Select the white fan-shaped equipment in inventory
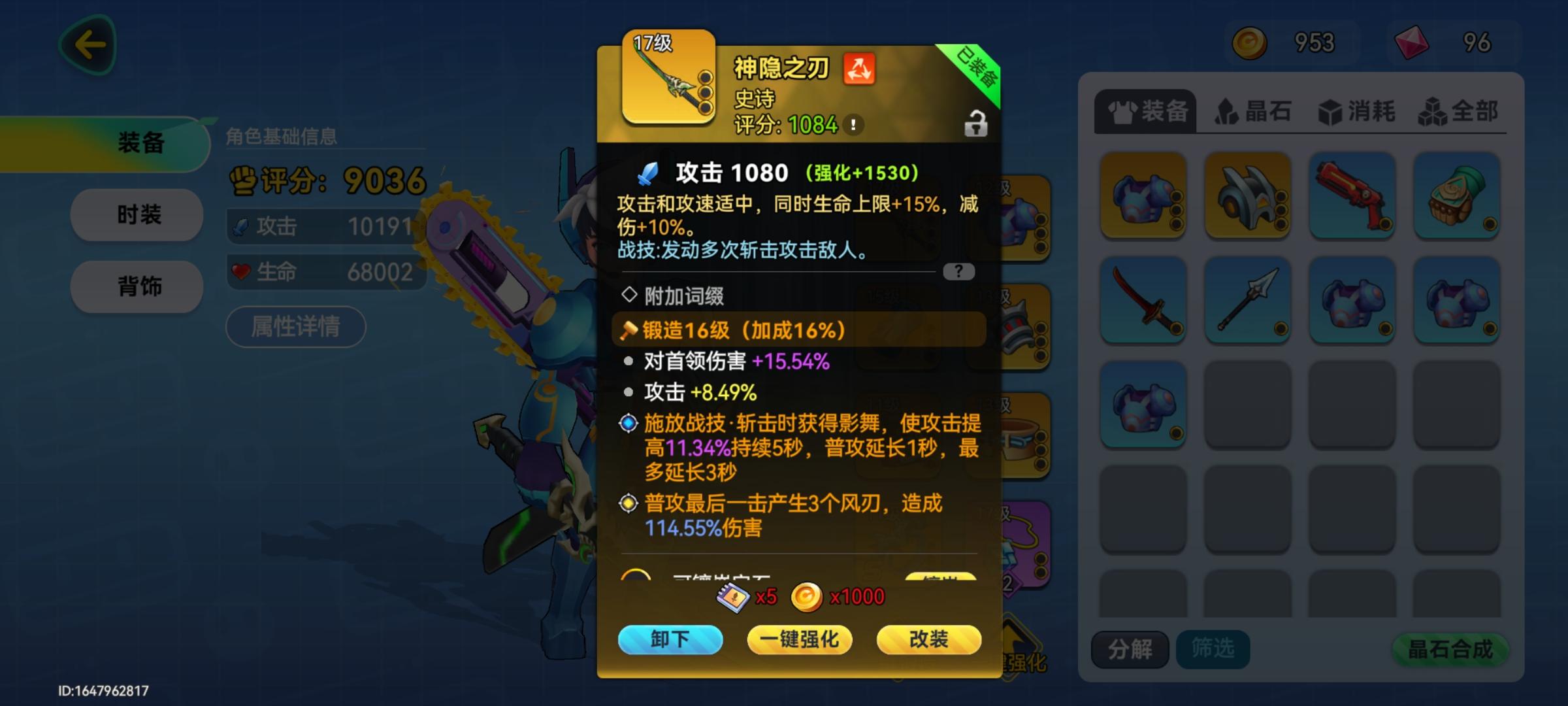 (1248, 196)
